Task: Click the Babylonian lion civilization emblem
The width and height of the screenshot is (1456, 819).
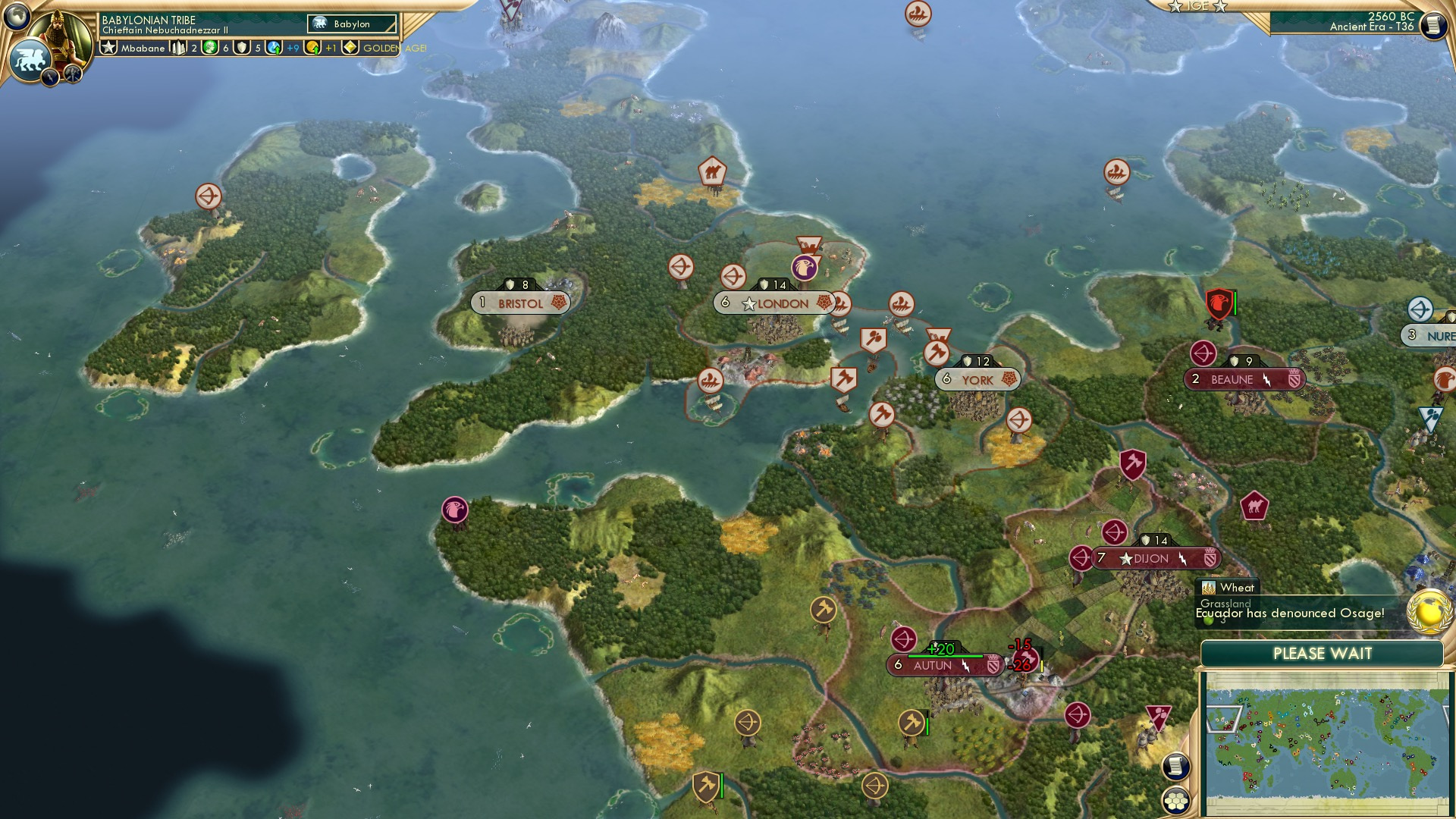Action: (x=30, y=57)
